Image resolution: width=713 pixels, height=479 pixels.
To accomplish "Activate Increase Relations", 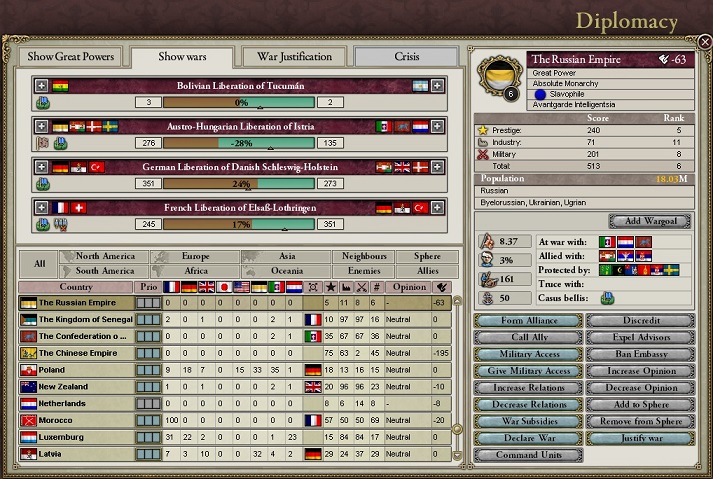I will coord(527,387).
